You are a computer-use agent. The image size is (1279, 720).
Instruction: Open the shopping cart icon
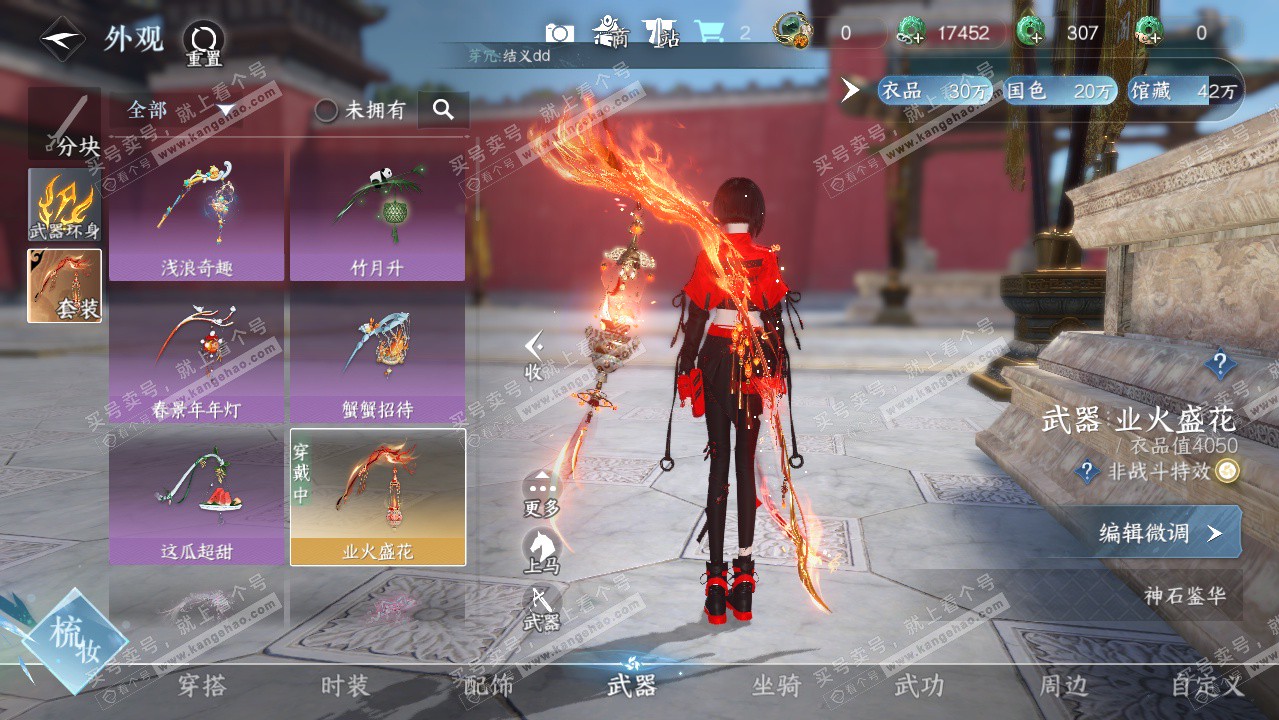click(x=710, y=32)
